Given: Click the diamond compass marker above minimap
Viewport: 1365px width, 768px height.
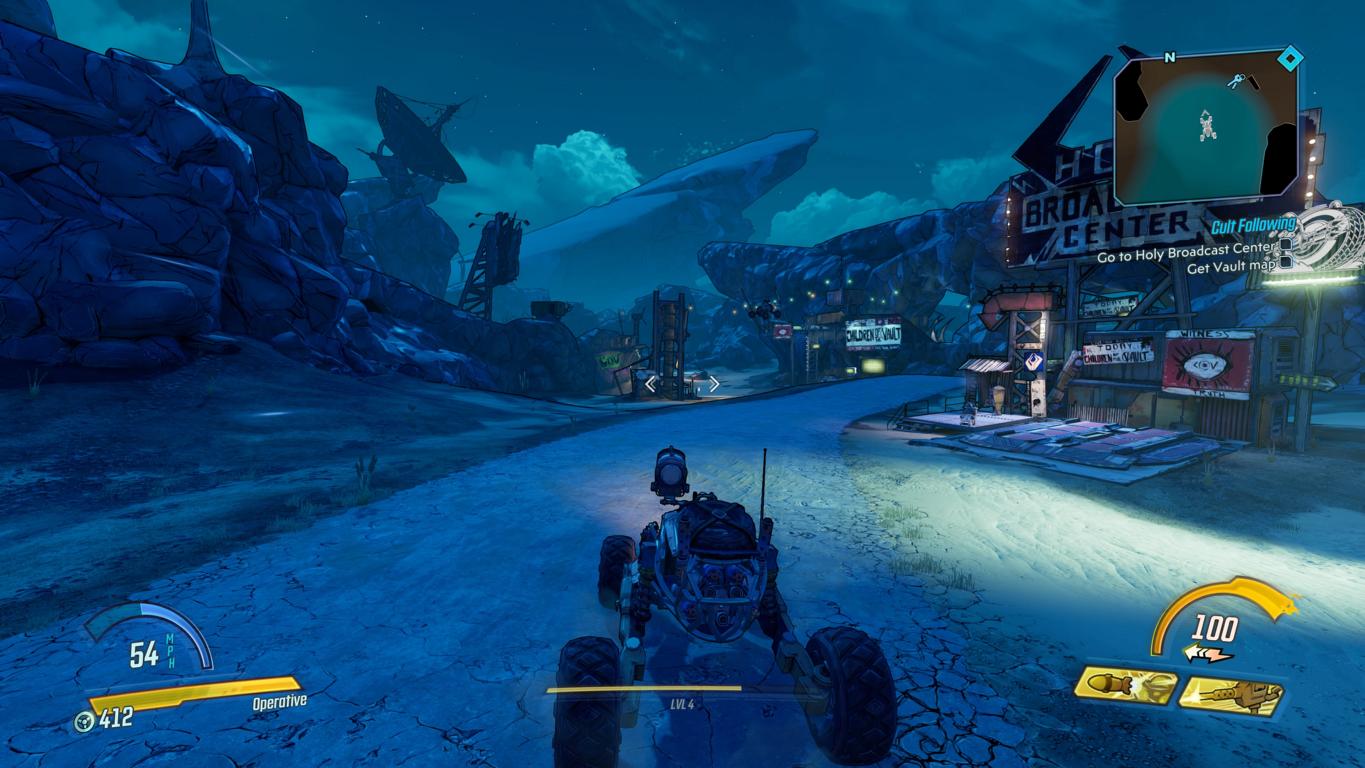Looking at the screenshot, I should tap(1290, 60).
